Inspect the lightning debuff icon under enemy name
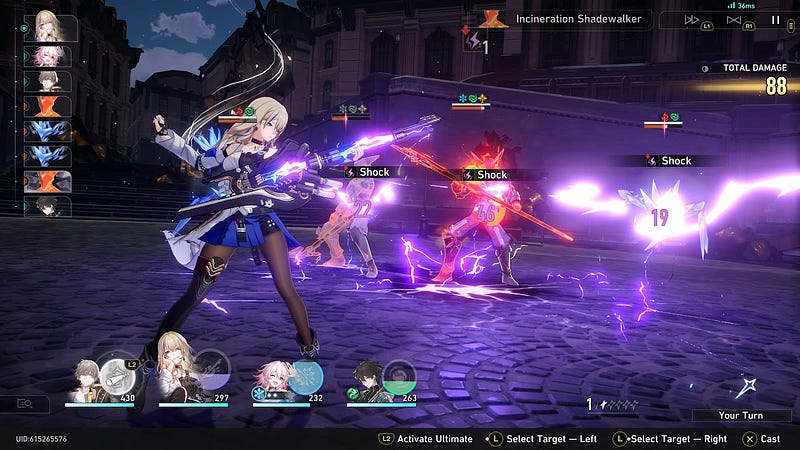Image resolution: width=800 pixels, height=450 pixels. (472, 42)
